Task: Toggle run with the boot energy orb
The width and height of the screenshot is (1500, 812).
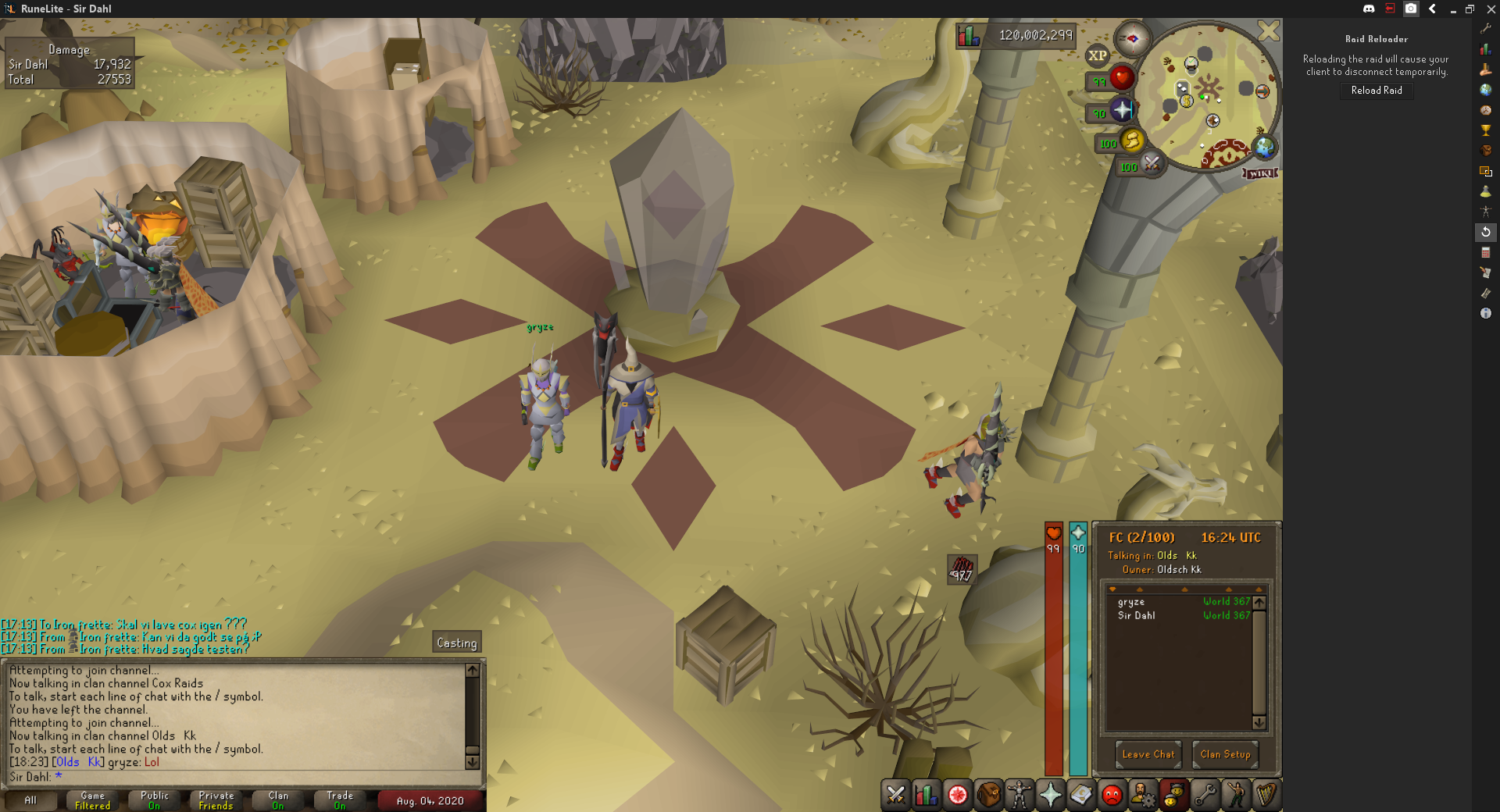Action: pyautogui.click(x=1131, y=141)
